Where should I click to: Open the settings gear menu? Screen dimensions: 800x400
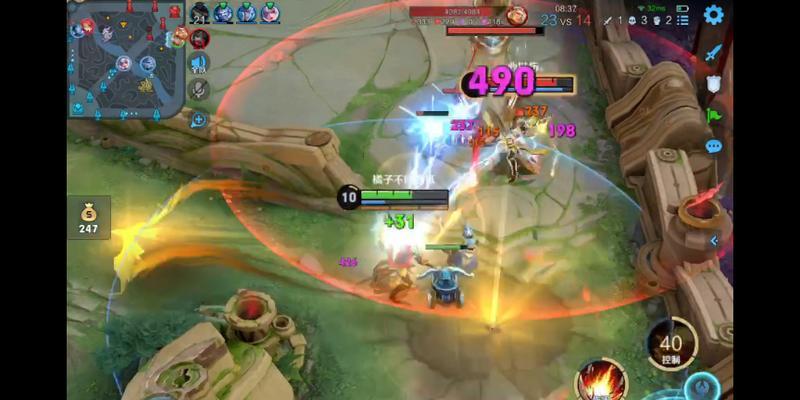tap(713, 15)
